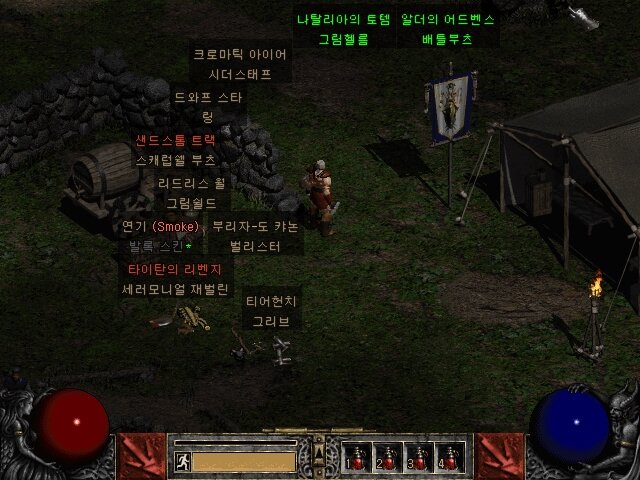Viewport: 640px width, 480px height.
Task: Pick up the 티어헌치 item label
Action: (271, 301)
